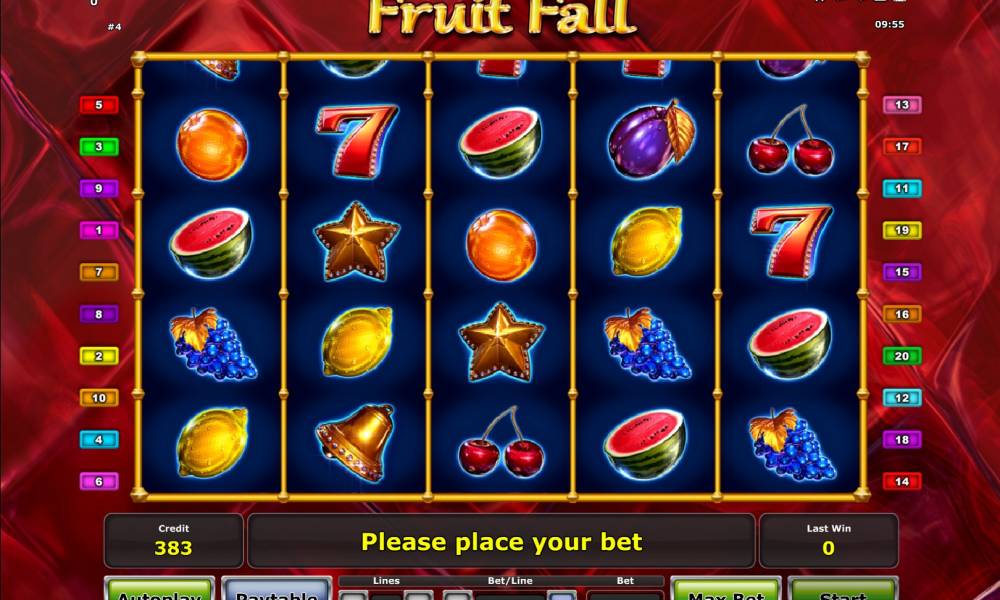Start the spin with the Start button
This screenshot has height=600, width=1000.
pos(842,590)
